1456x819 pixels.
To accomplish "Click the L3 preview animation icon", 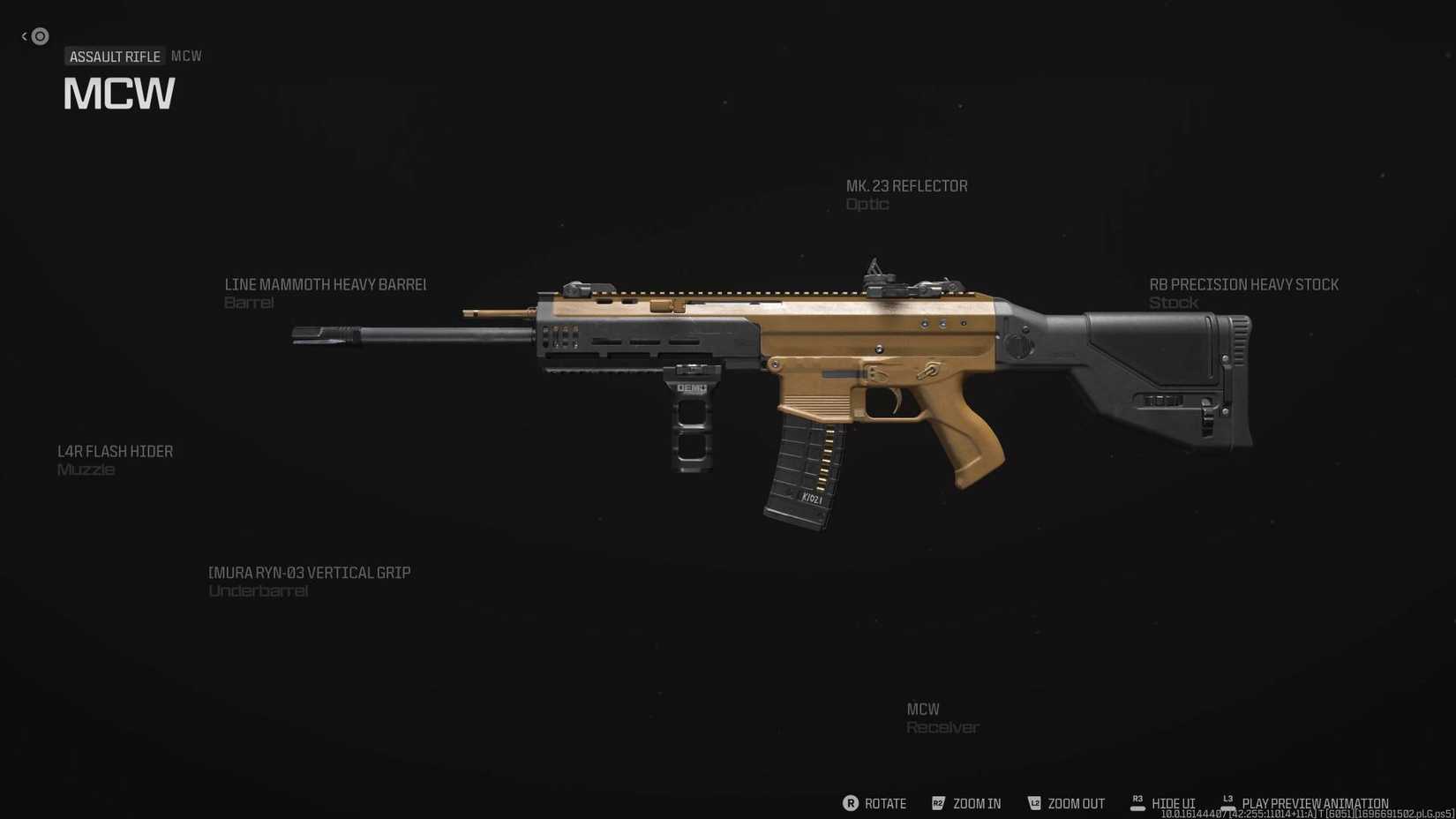I will tap(1227, 800).
